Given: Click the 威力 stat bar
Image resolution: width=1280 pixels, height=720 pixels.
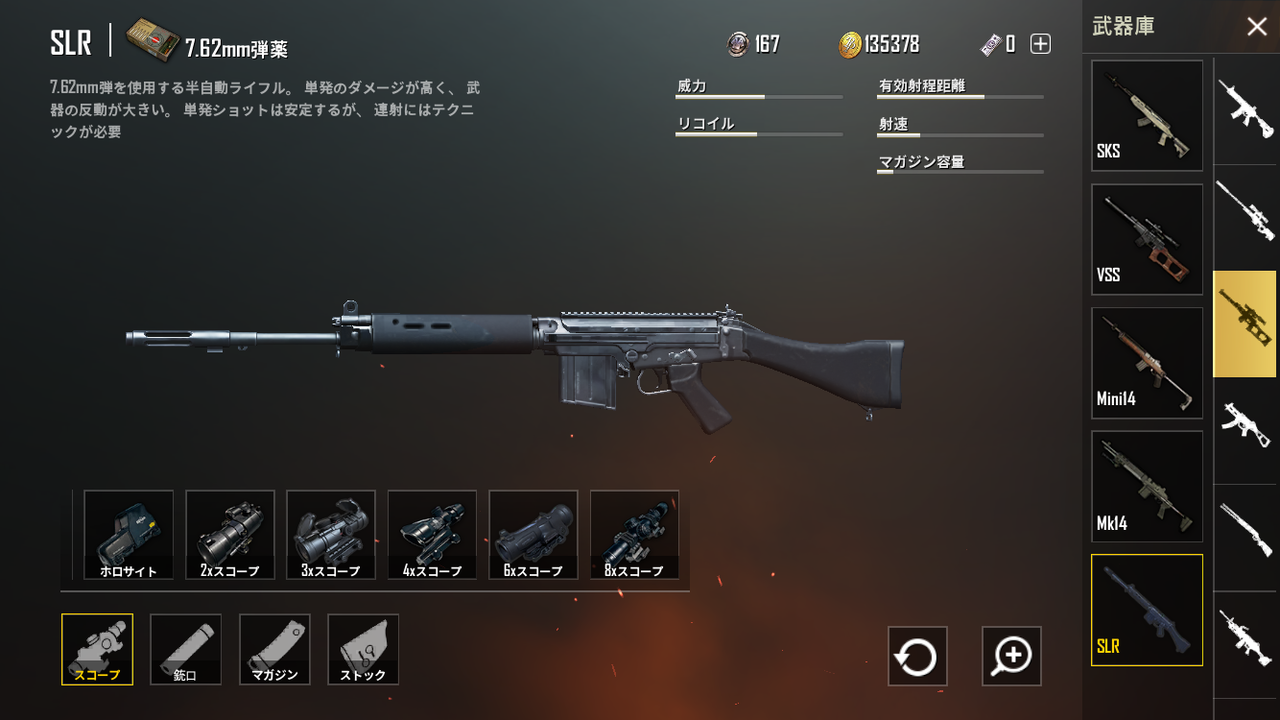Looking at the screenshot, I should 758,95.
